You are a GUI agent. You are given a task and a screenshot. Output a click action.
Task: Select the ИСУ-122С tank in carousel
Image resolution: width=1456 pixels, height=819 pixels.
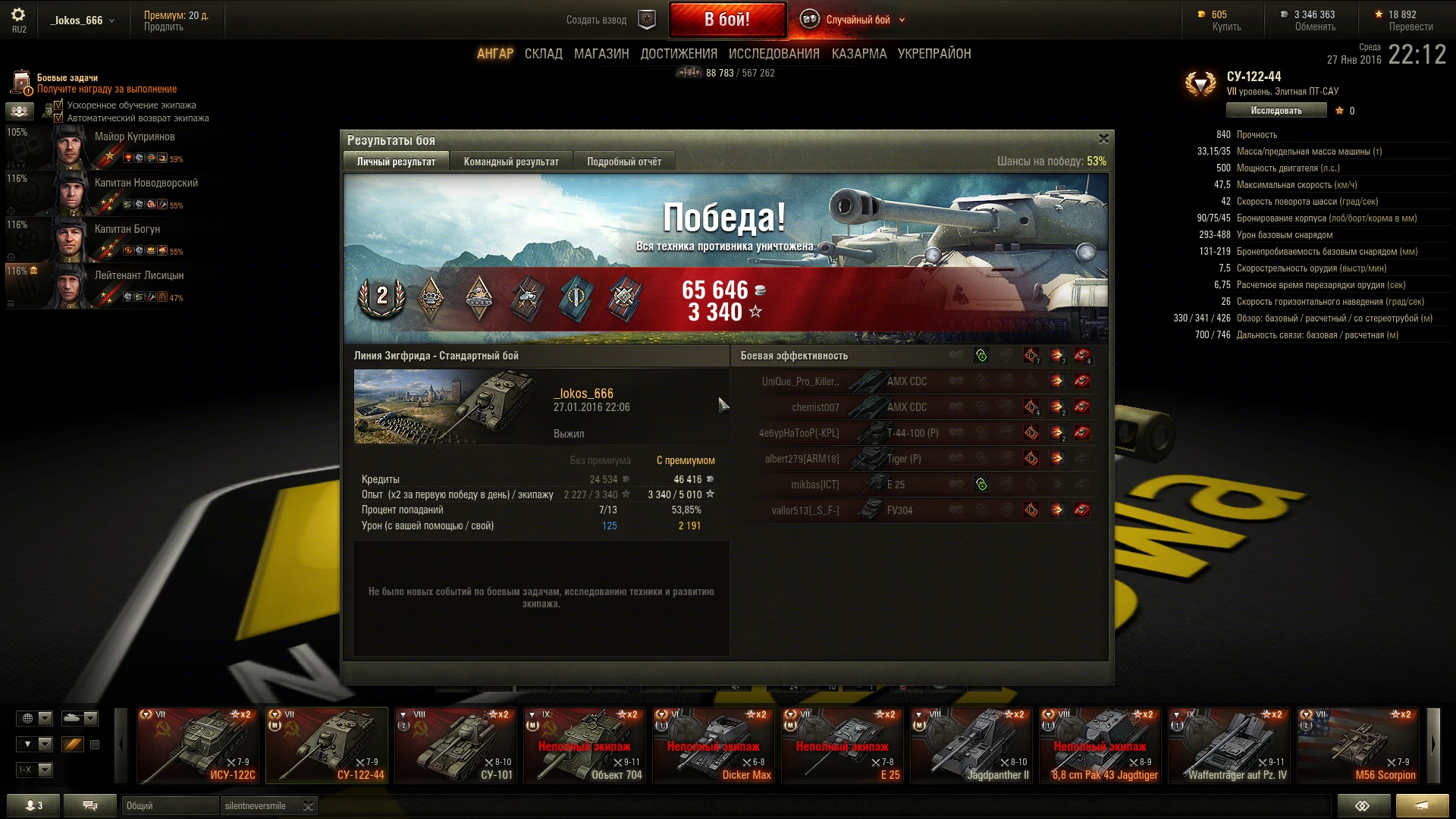tap(197, 745)
